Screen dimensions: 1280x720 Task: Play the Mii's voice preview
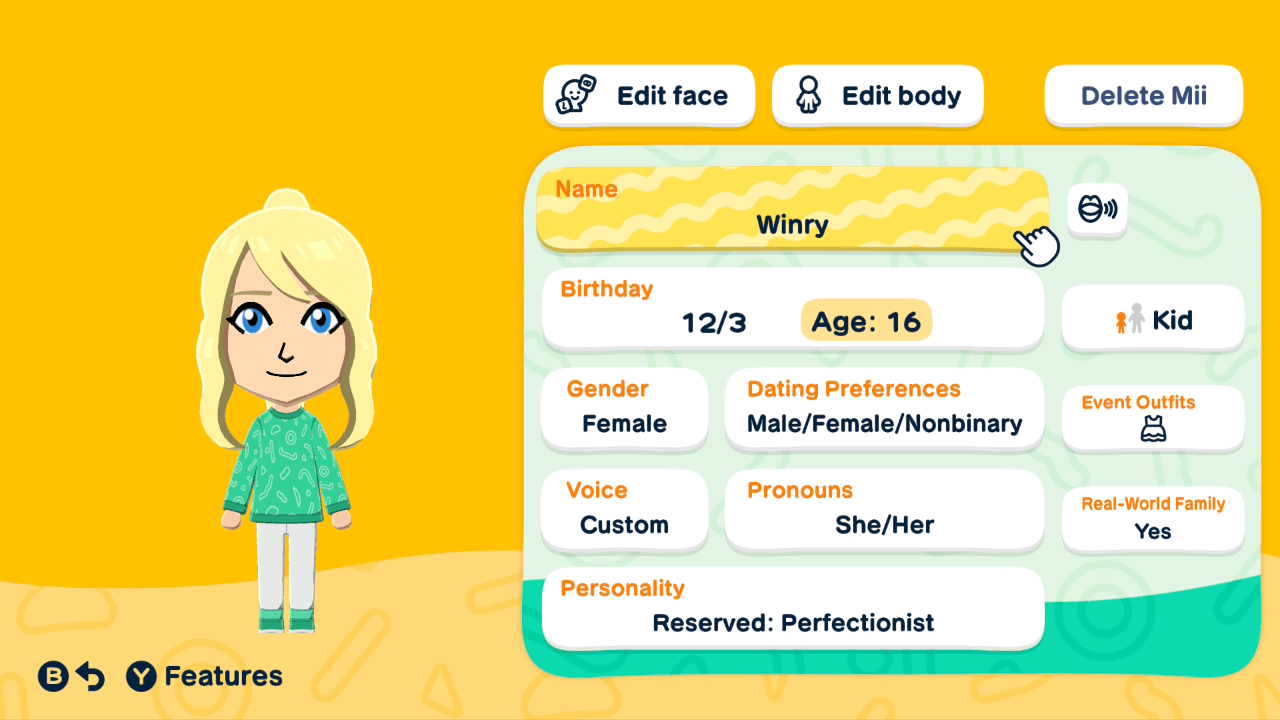click(1097, 211)
